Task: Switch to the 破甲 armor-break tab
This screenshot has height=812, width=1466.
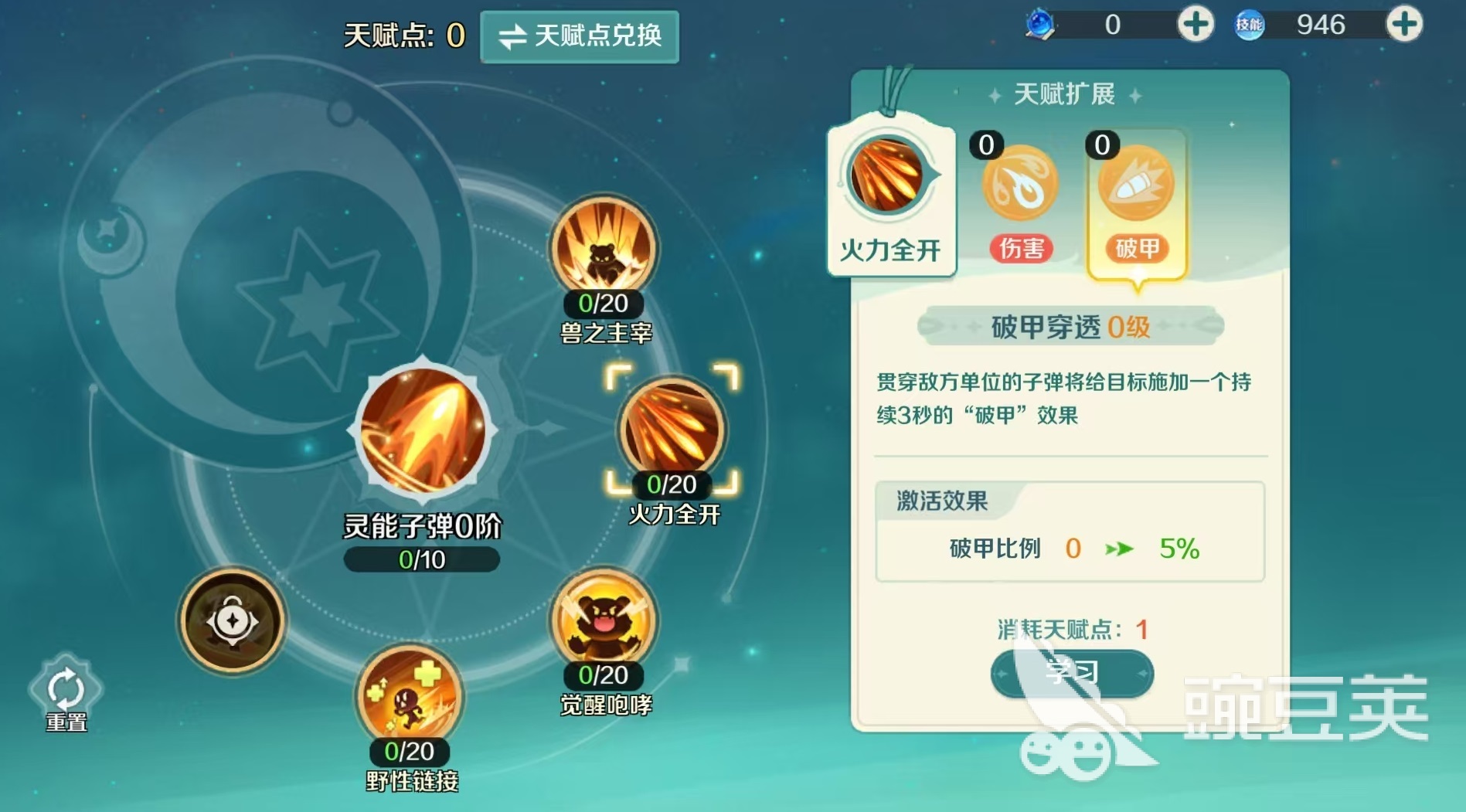Action: pyautogui.click(x=1135, y=185)
